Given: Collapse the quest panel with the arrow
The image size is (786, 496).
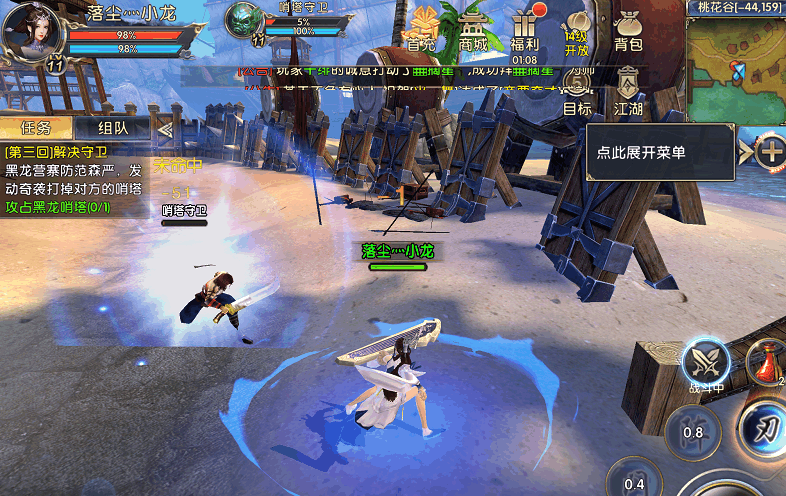Looking at the screenshot, I should click(165, 128).
